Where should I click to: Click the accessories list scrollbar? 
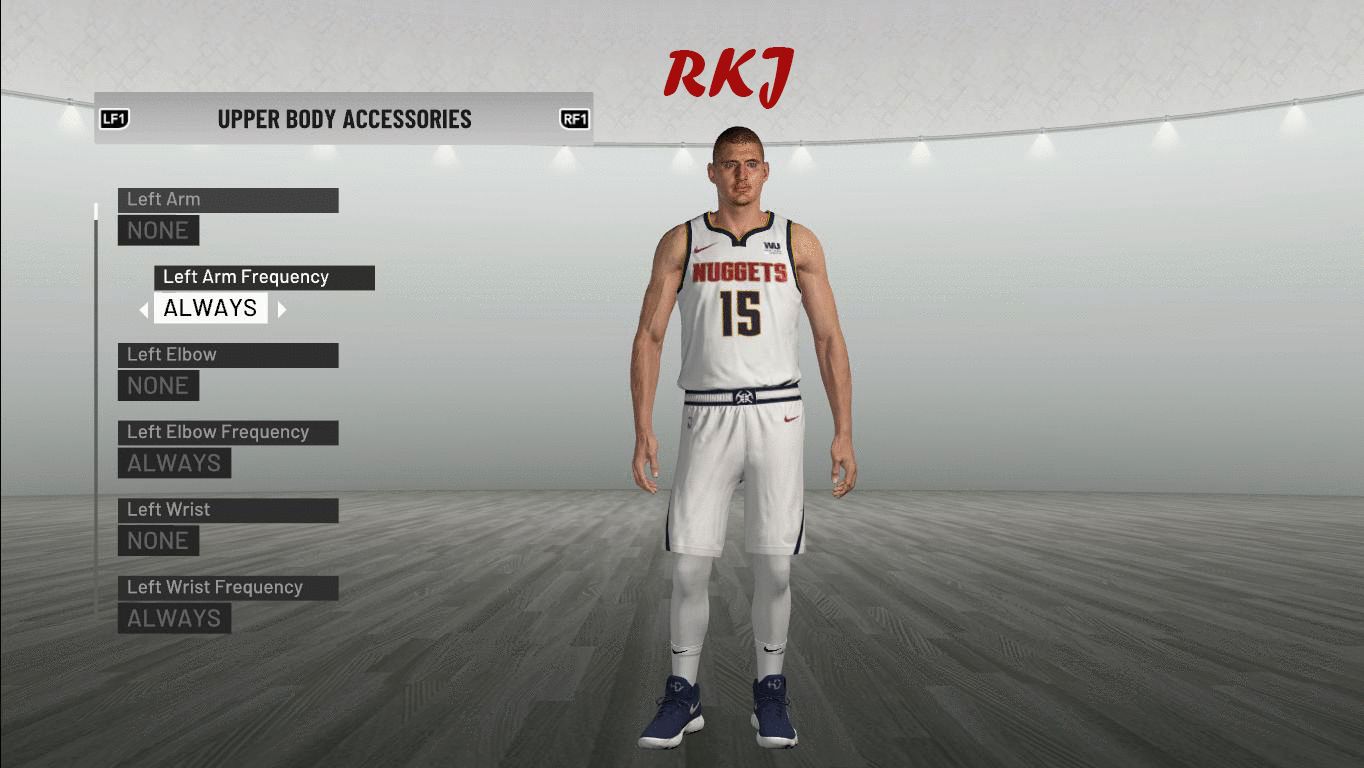pyautogui.click(x=96, y=400)
